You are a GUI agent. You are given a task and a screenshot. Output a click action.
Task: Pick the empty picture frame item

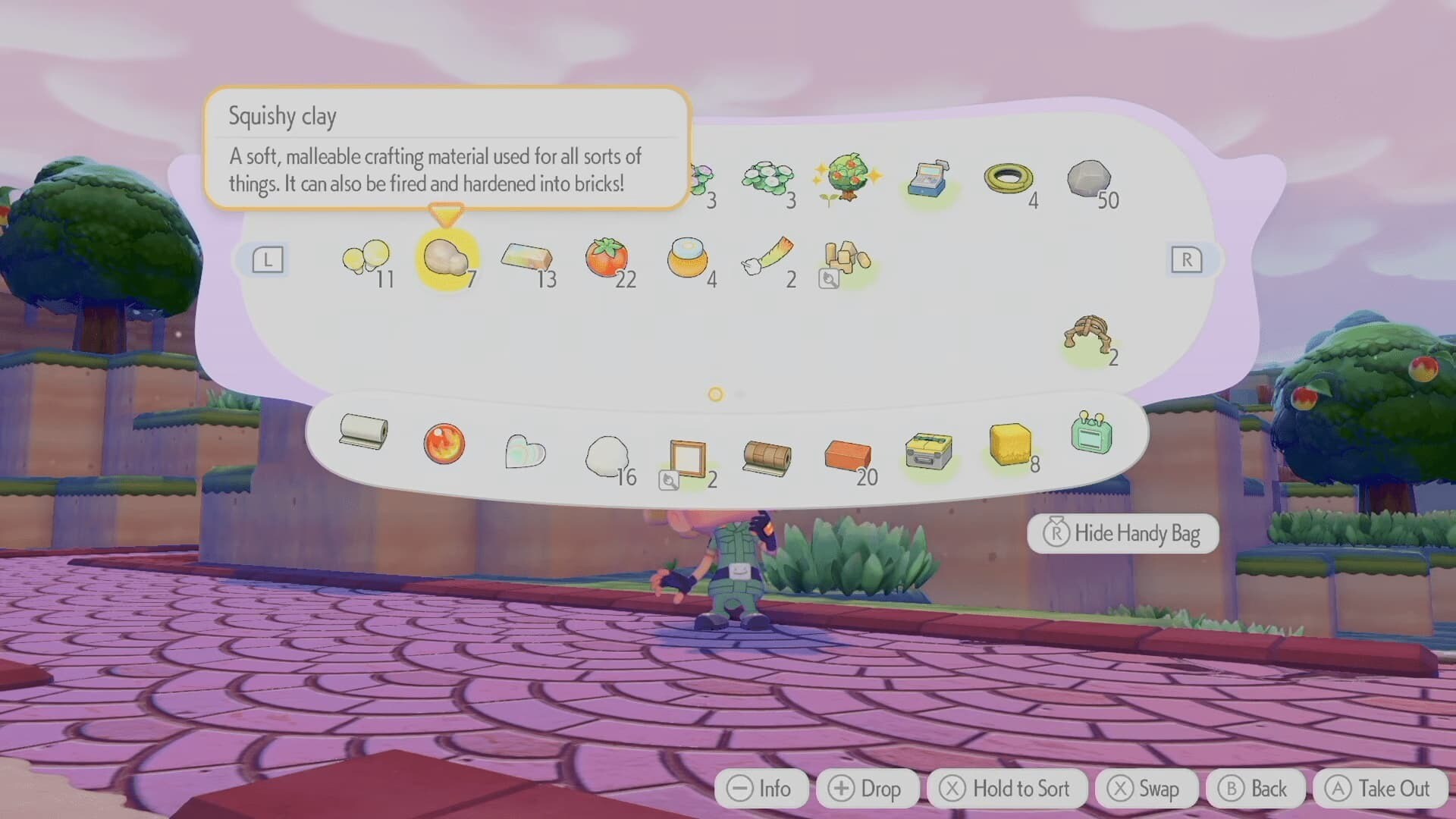(x=688, y=457)
